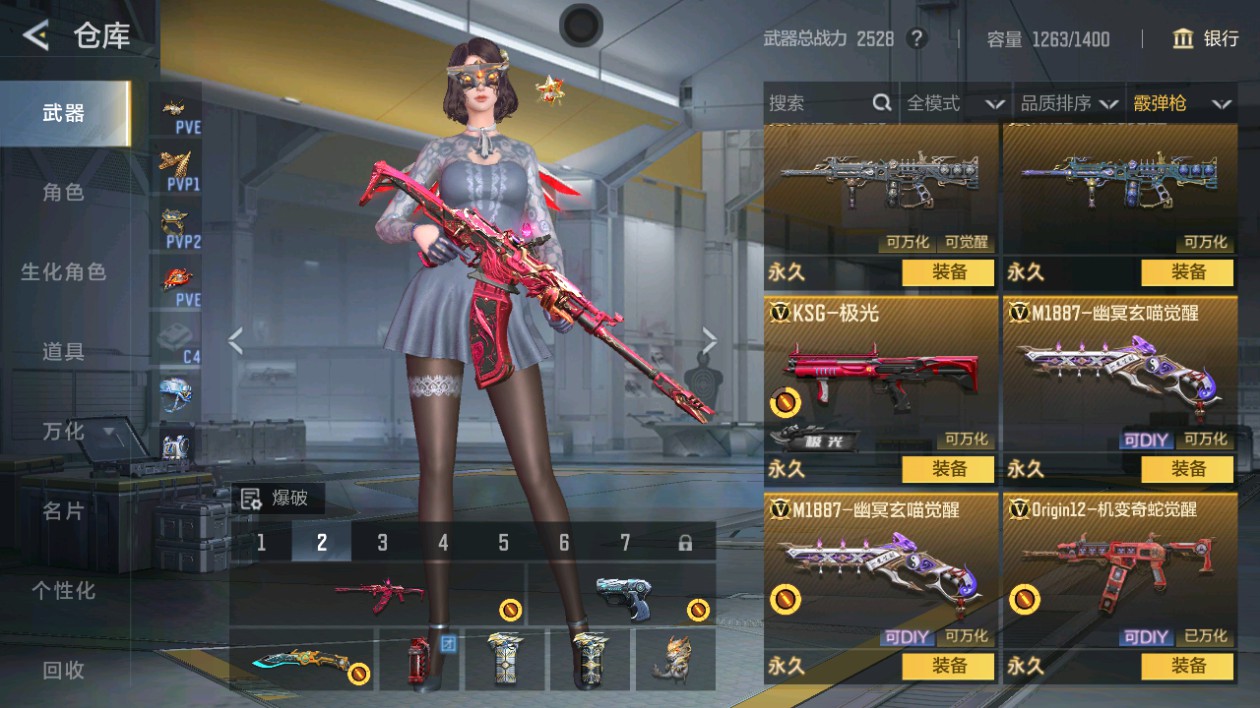The image size is (1260, 708).
Task: Equip the Origin12-机变奇蛇觉醒 shotgun
Action: (x=1187, y=666)
